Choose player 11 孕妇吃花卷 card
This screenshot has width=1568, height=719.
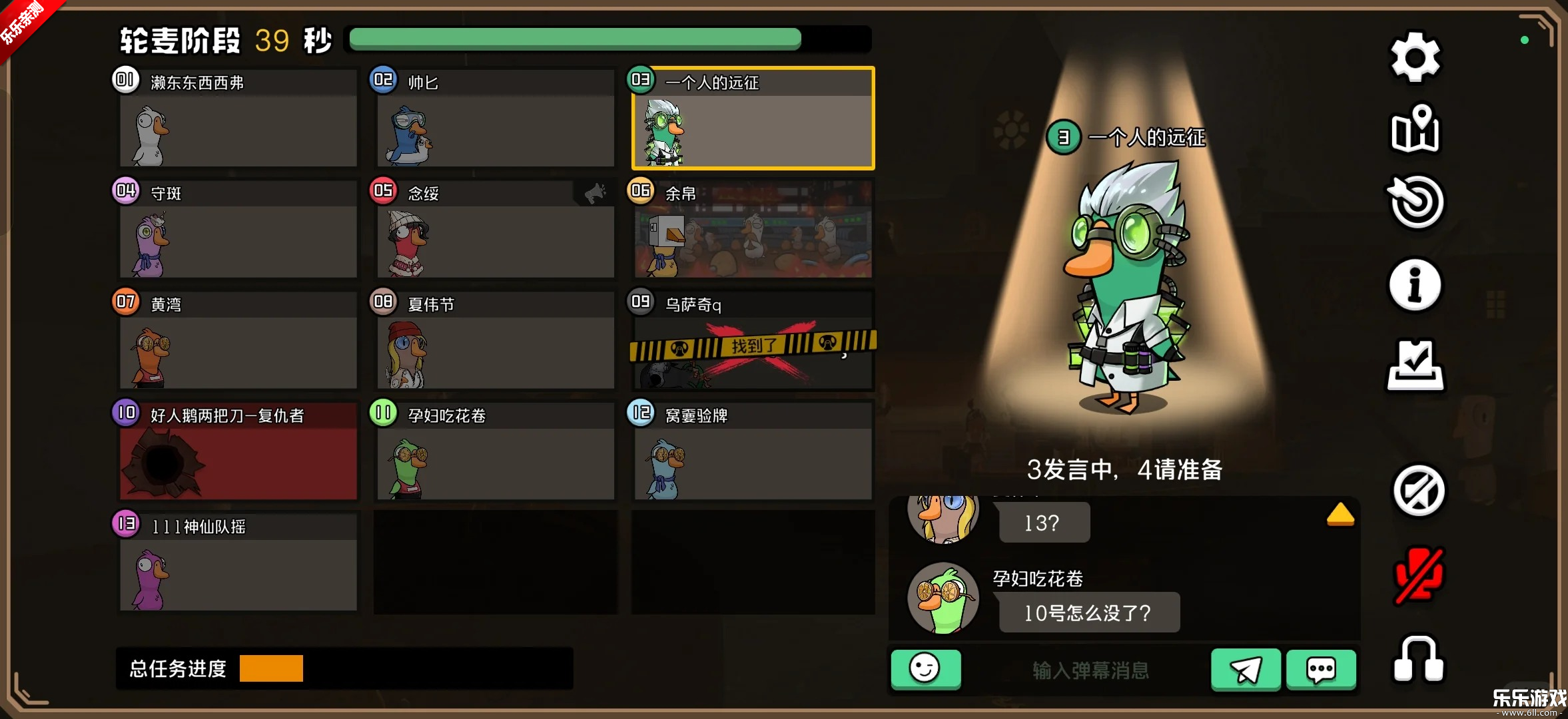pyautogui.click(x=495, y=453)
